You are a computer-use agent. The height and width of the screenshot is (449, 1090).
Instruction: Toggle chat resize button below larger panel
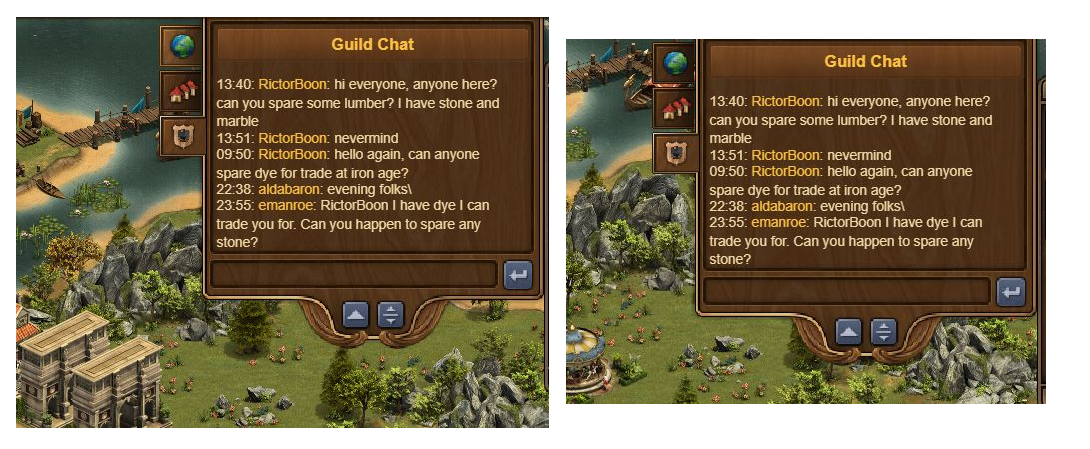pos(391,315)
